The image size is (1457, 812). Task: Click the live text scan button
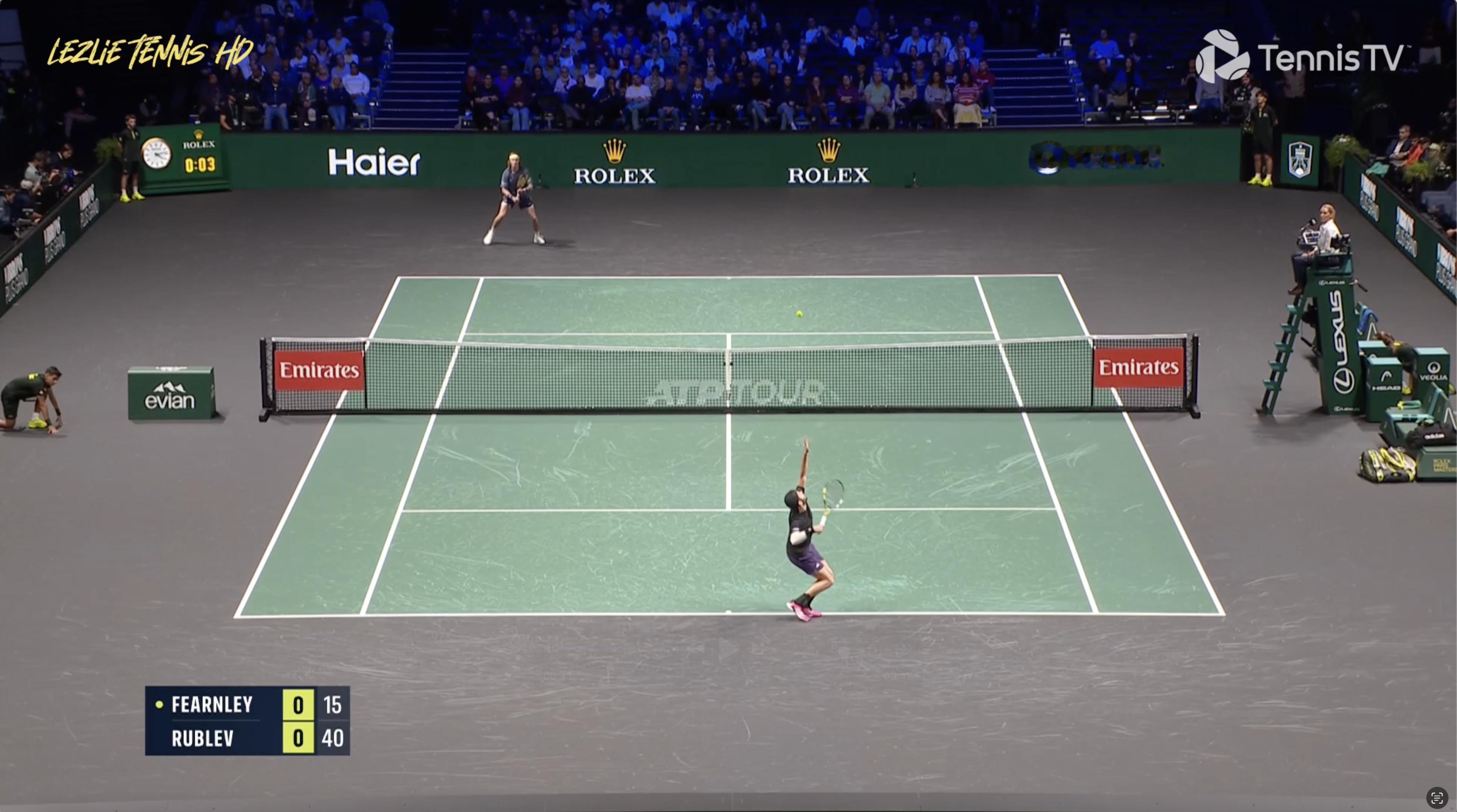tap(1437, 798)
